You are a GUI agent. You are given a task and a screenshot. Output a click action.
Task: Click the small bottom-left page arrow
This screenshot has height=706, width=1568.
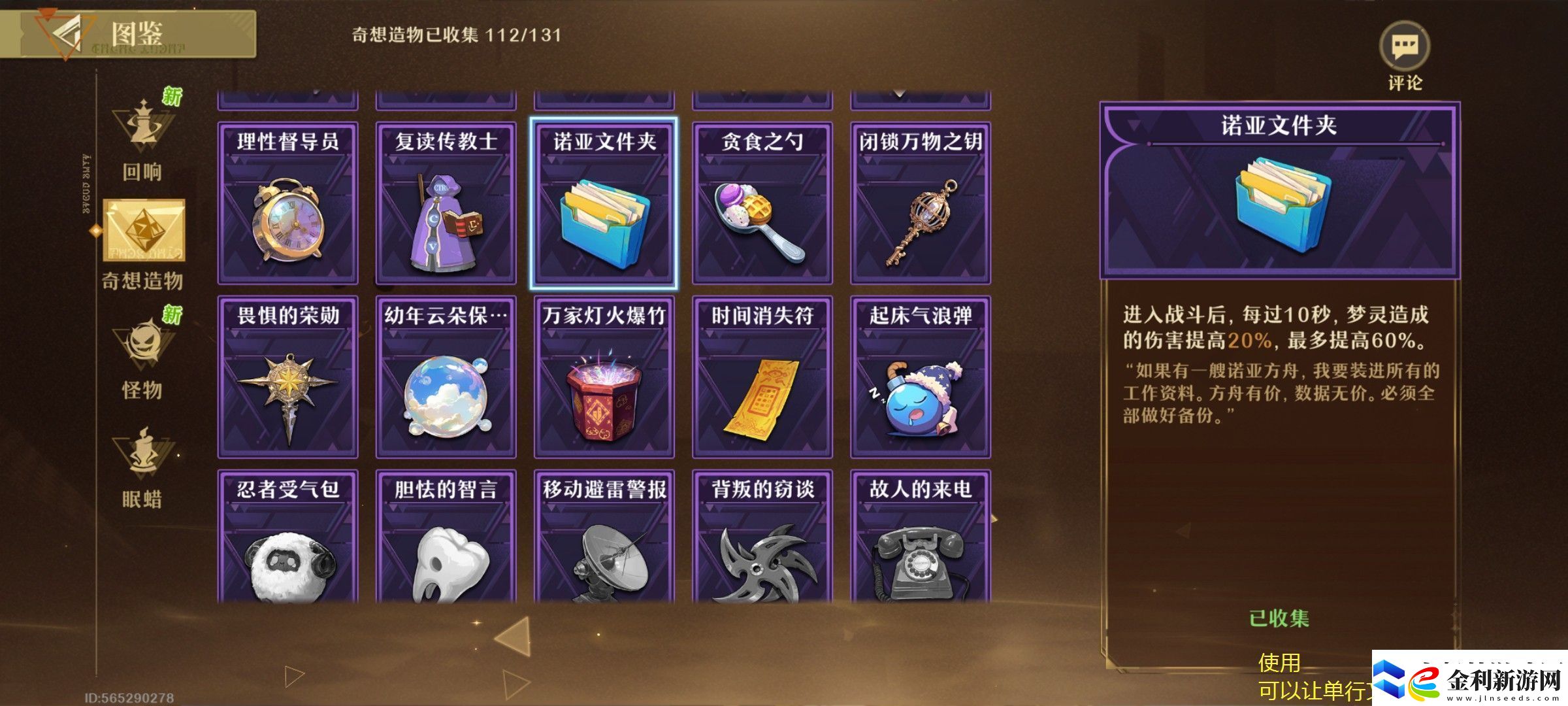coord(295,677)
